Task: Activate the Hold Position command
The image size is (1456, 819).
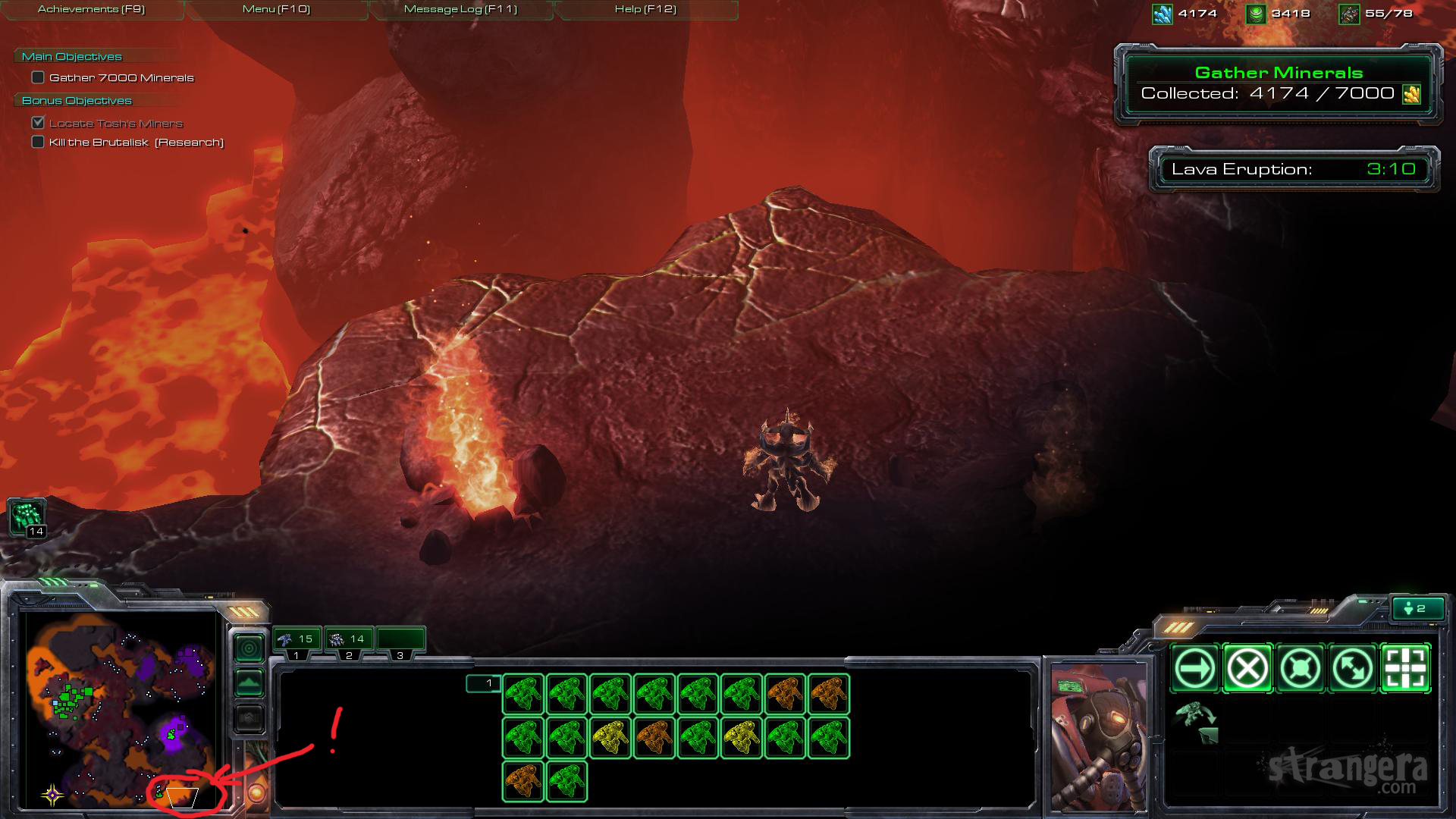Action: [1301, 669]
